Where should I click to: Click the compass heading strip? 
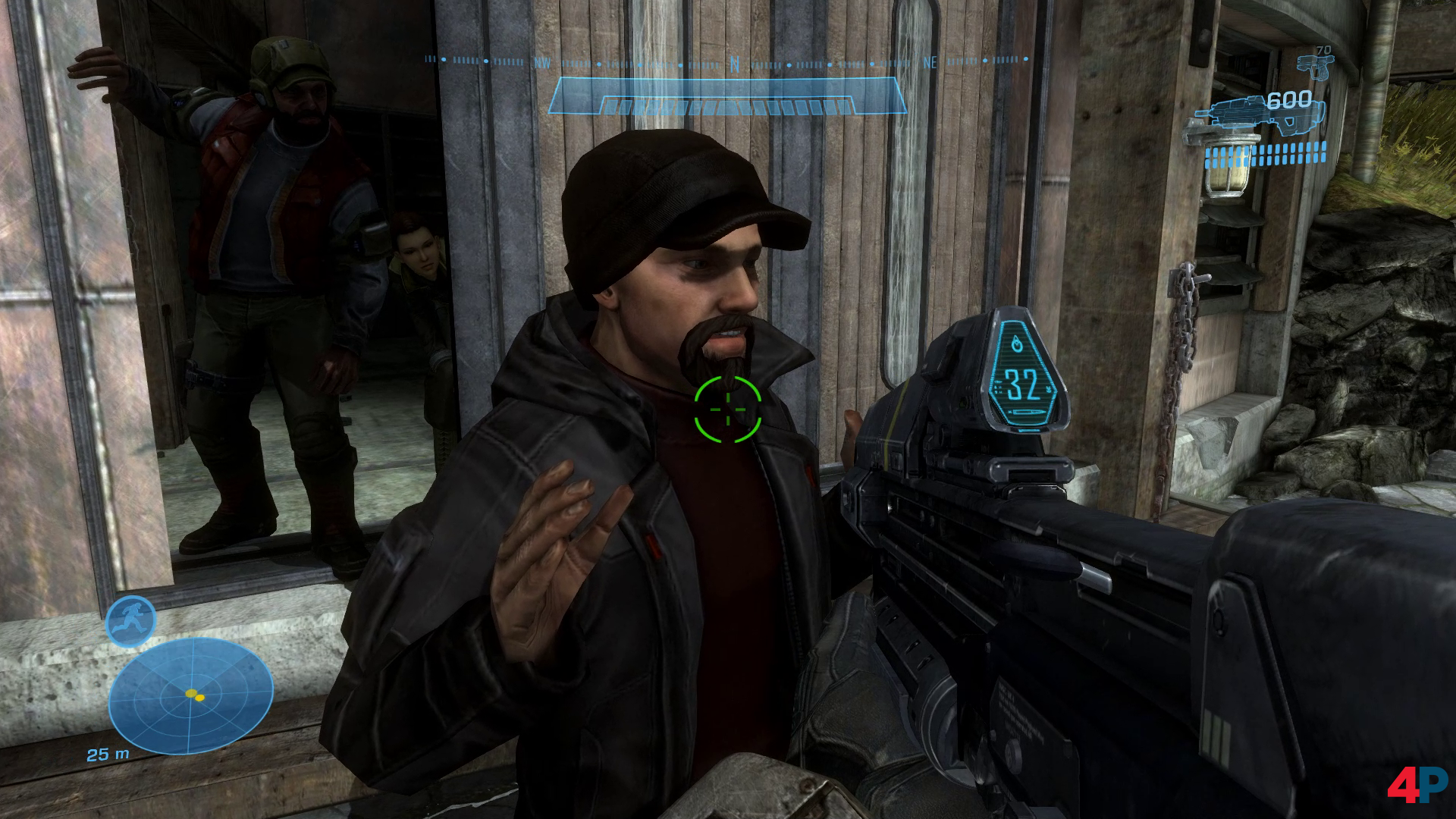point(728,61)
